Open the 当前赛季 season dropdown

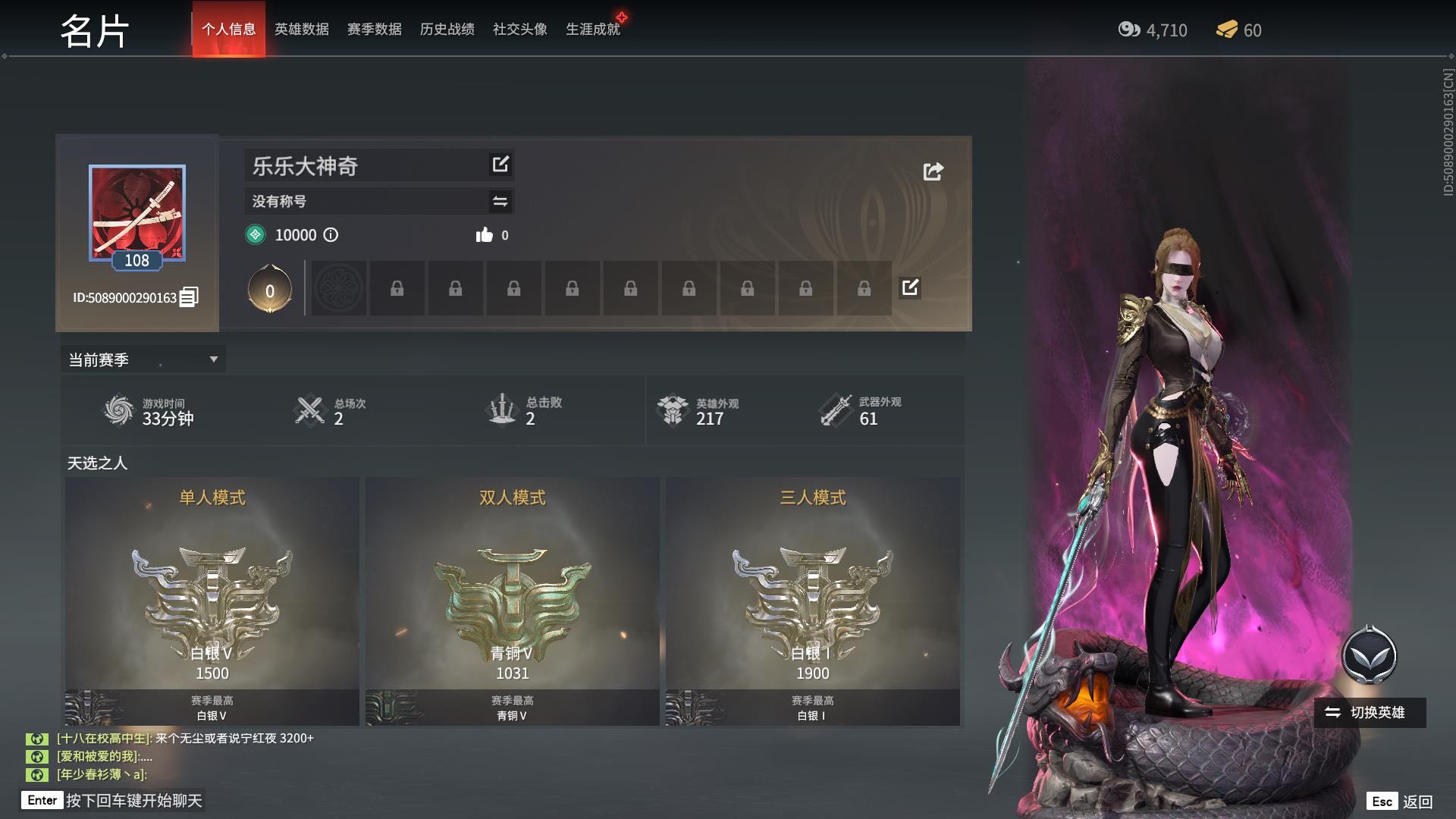point(143,359)
